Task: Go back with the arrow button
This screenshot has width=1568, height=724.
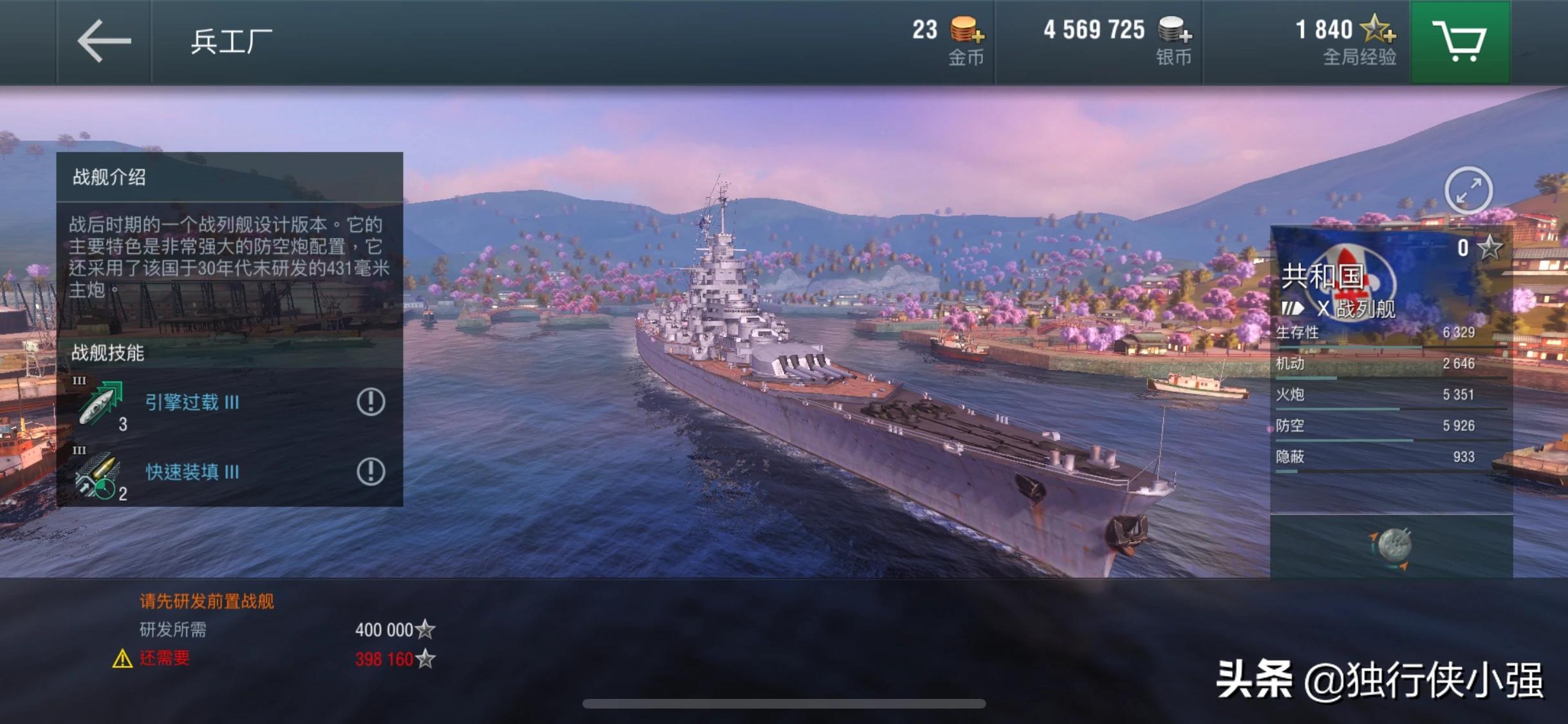Action: tap(104, 41)
